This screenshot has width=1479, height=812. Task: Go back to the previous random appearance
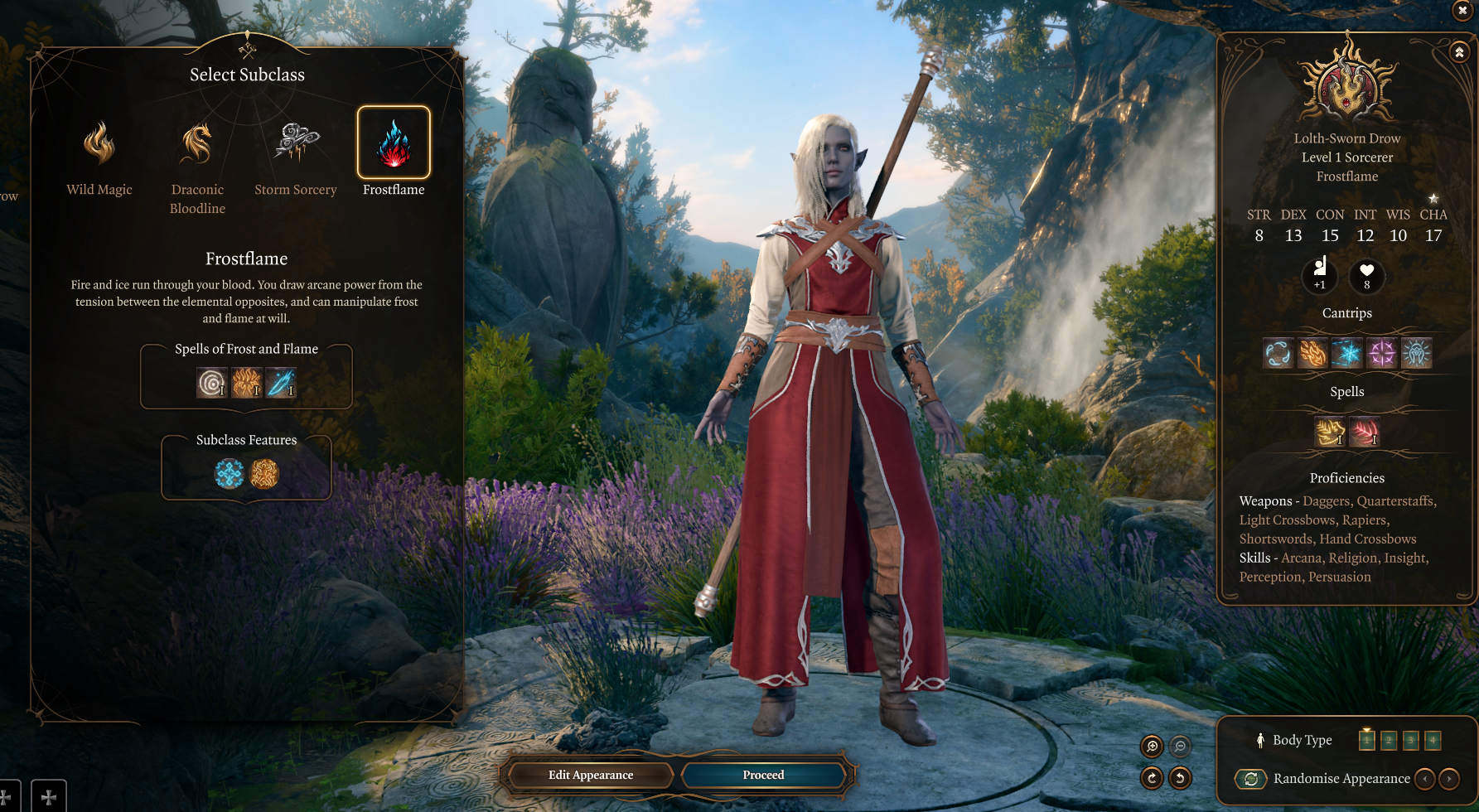(x=1424, y=779)
